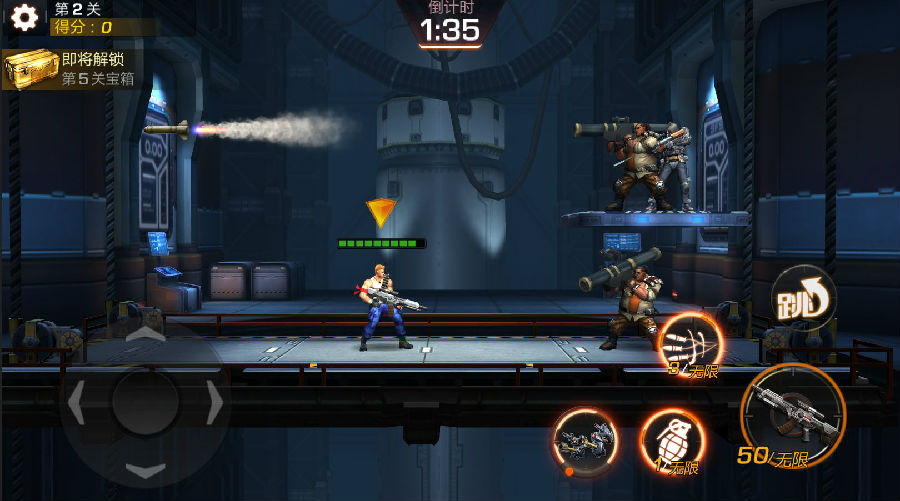The height and width of the screenshot is (501, 900).
Task: Tap the golden treasure chest unlock banner
Action: tap(70, 69)
